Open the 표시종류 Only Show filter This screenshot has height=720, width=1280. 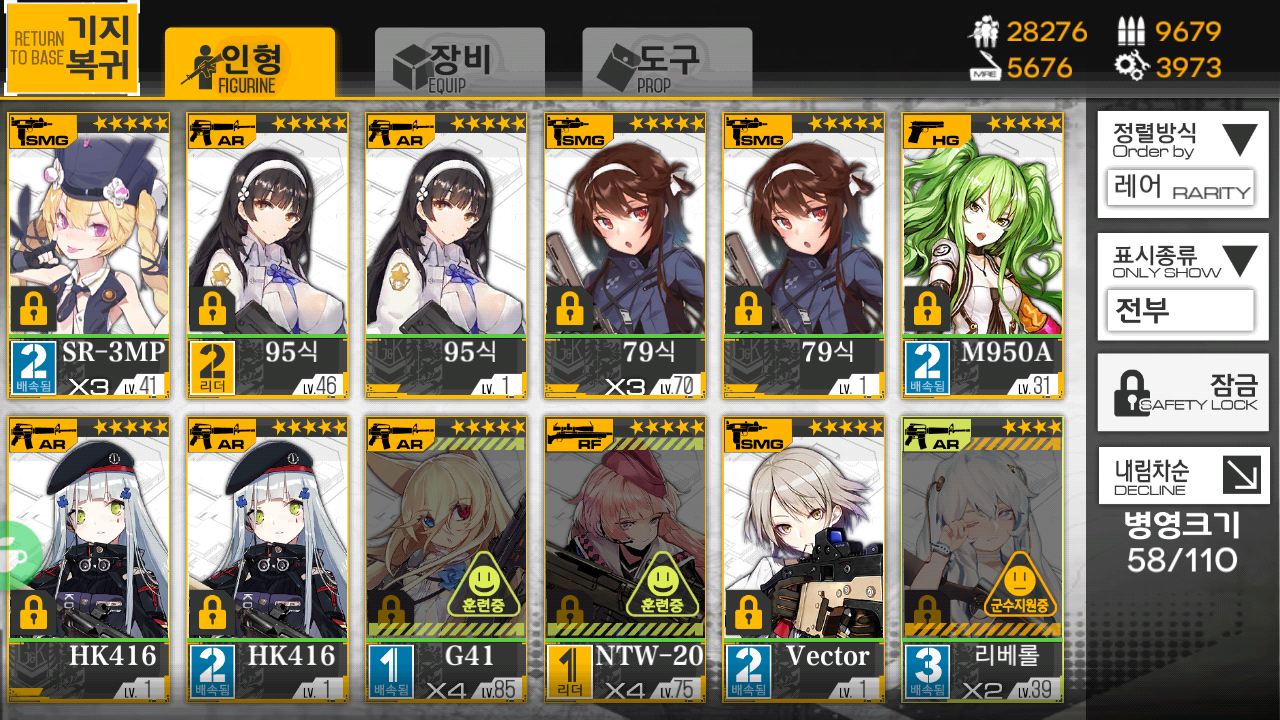pos(1182,287)
